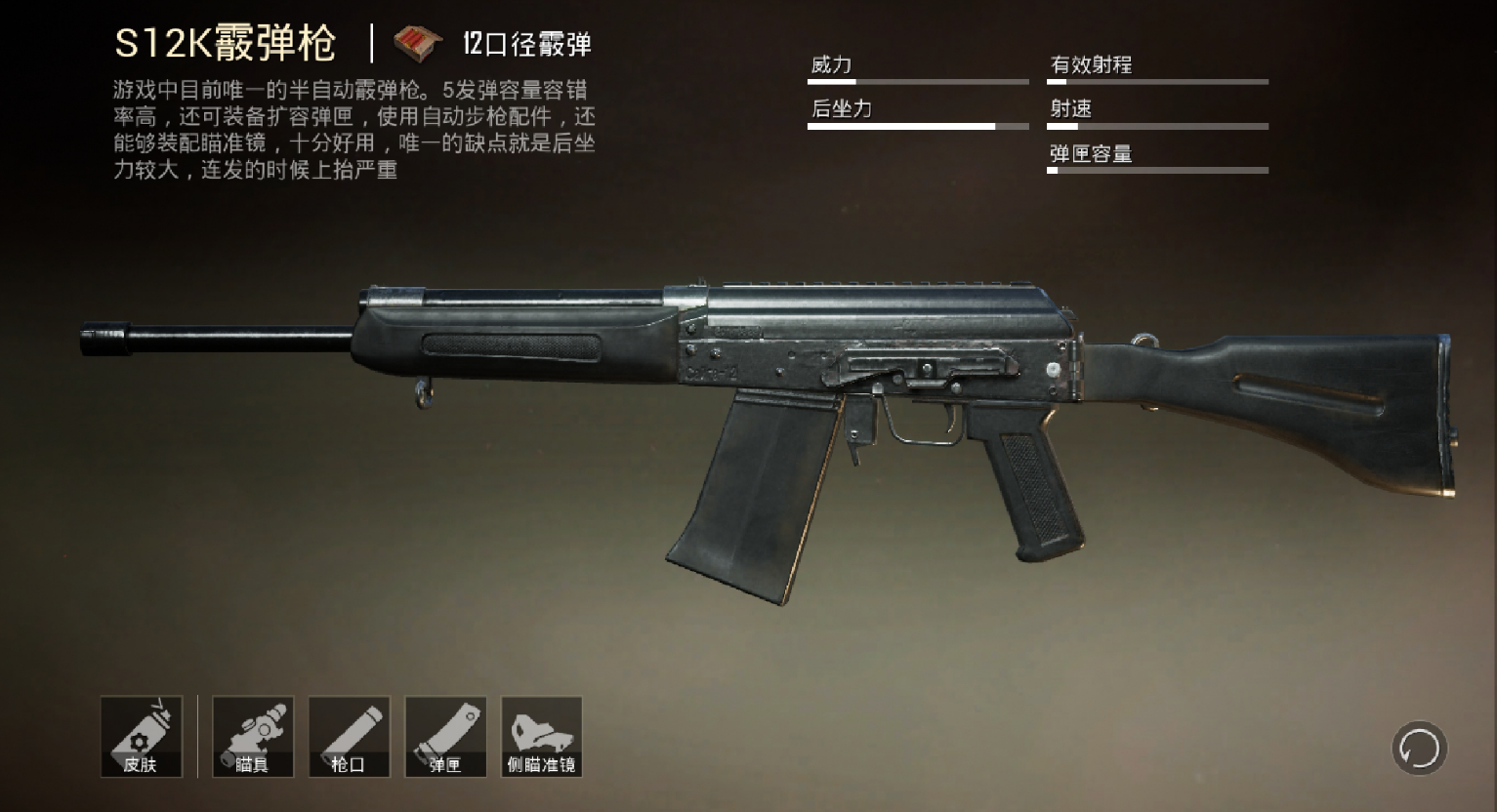Select the S12K霰弹枪 weapon title
1497x812 pixels.
(x=227, y=41)
